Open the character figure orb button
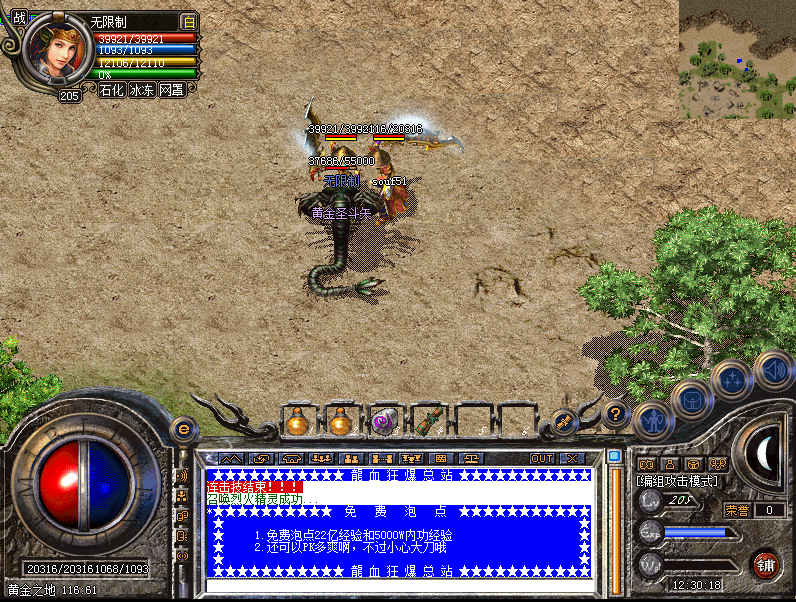The width and height of the screenshot is (796, 602). click(x=652, y=422)
